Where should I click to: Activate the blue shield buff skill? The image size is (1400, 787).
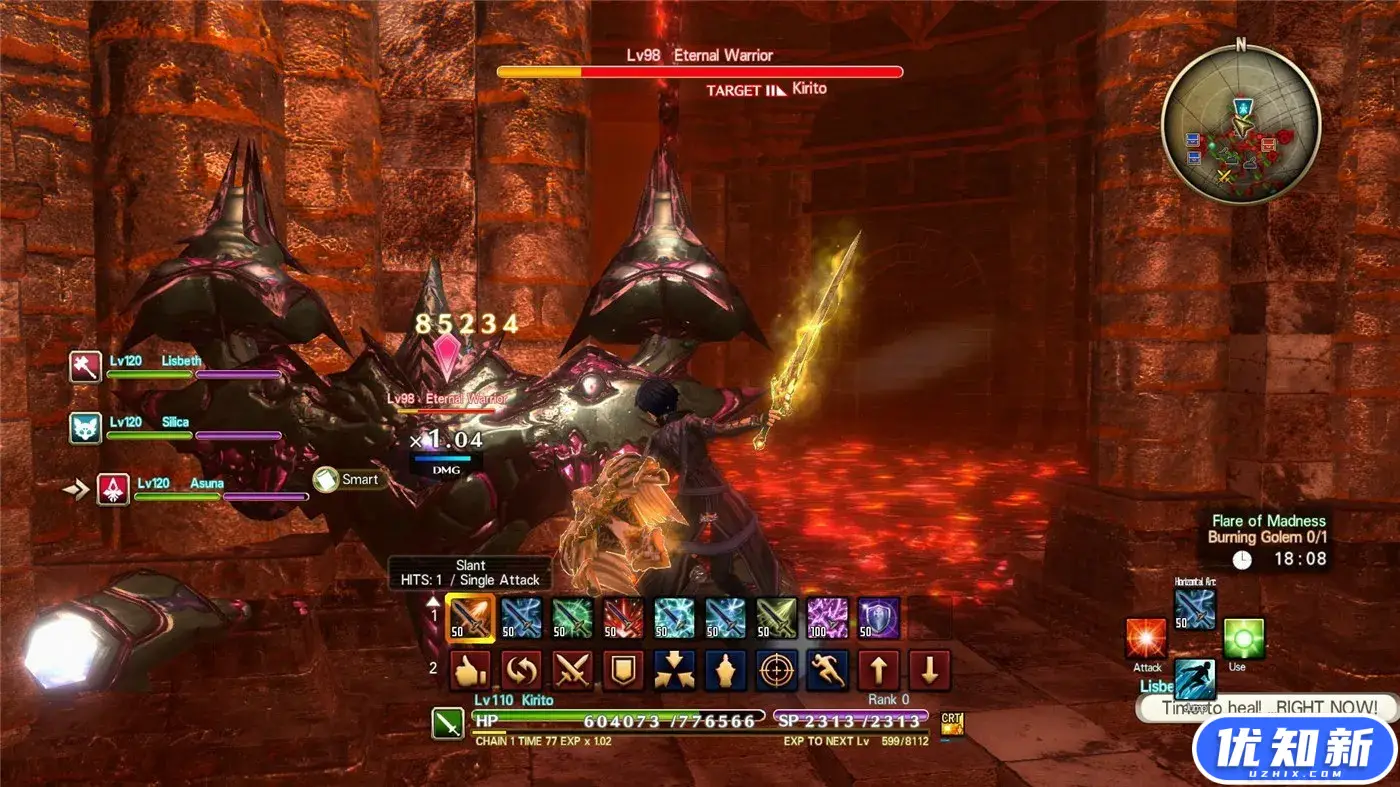(879, 618)
